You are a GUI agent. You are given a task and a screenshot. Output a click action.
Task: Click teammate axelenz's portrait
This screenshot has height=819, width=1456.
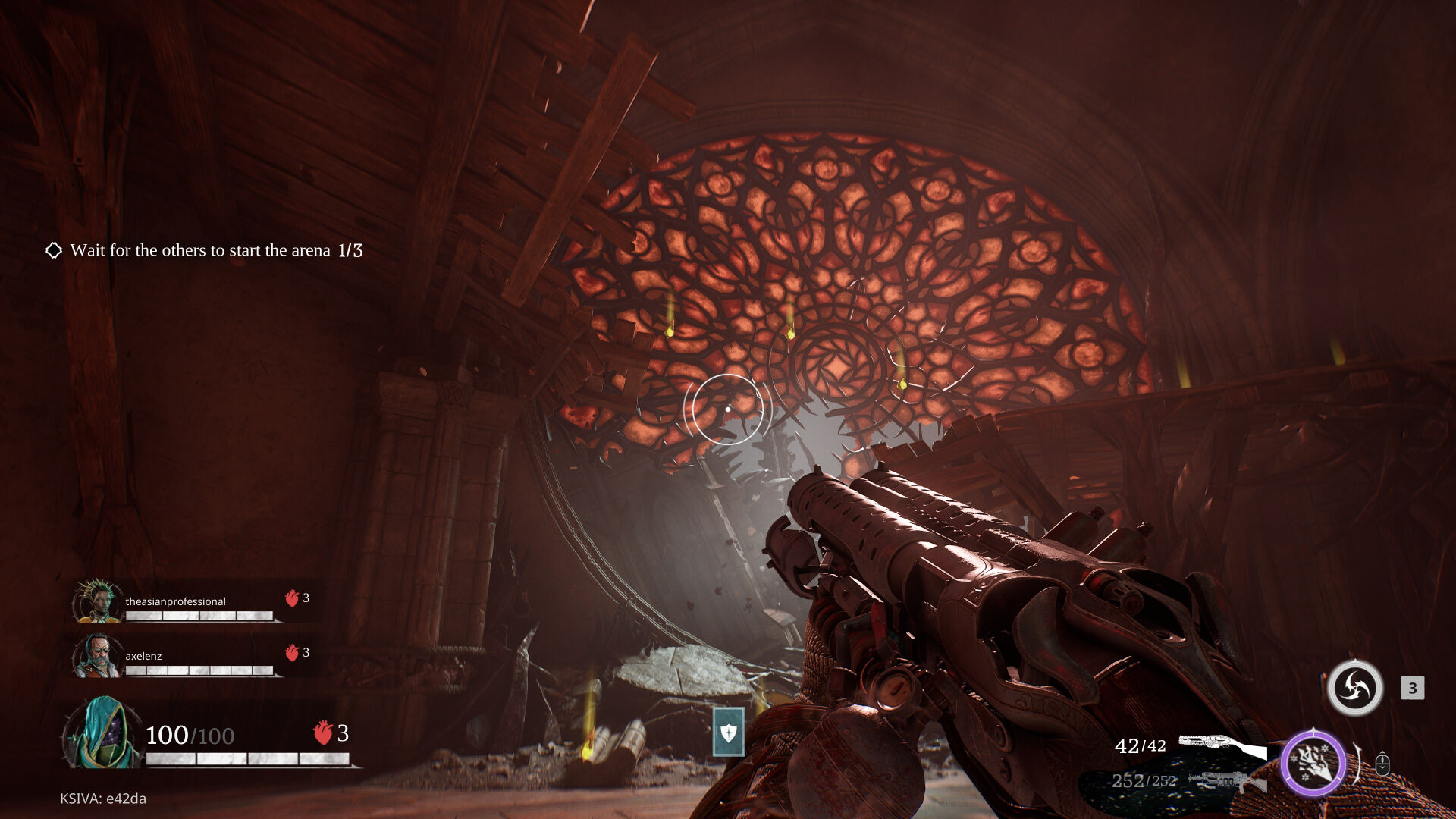pyautogui.click(x=98, y=656)
